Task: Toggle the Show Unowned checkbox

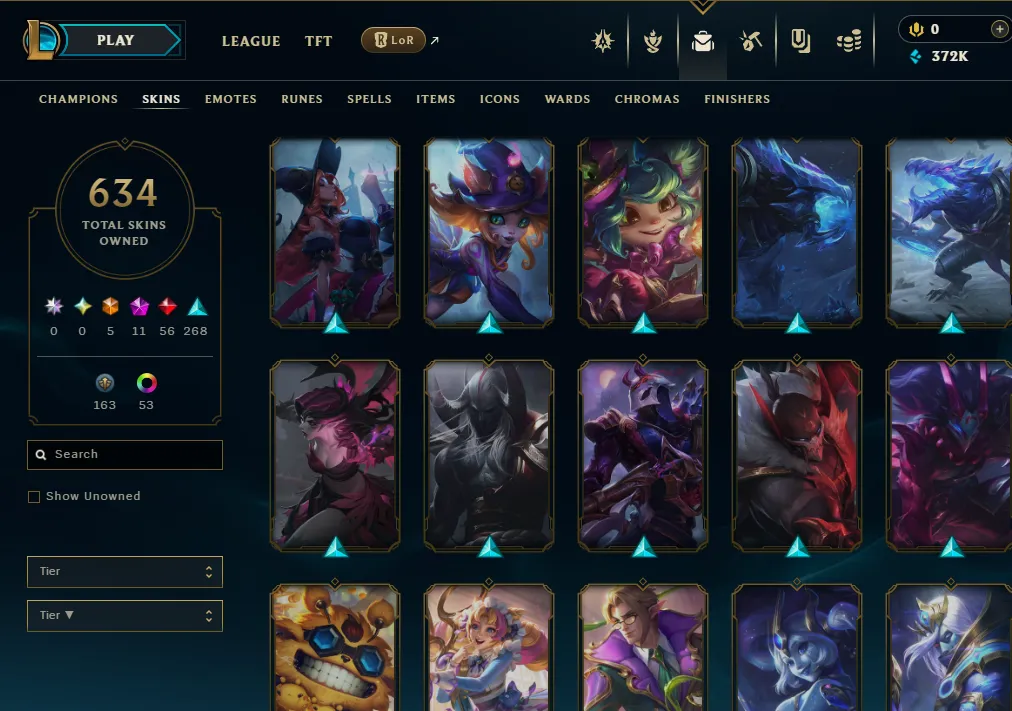Action: pyautogui.click(x=34, y=497)
